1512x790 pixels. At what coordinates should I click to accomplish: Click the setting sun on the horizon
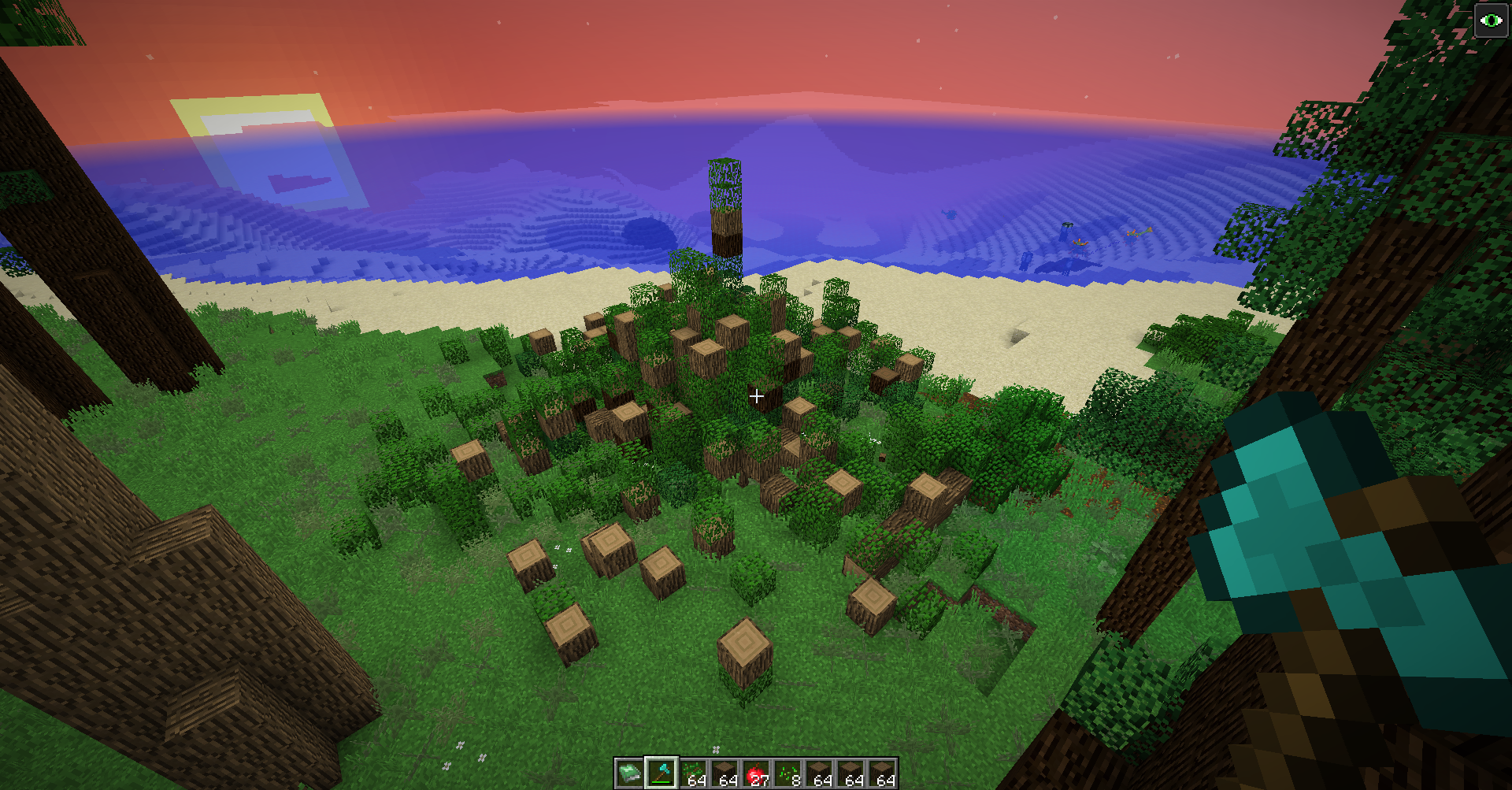(252, 134)
